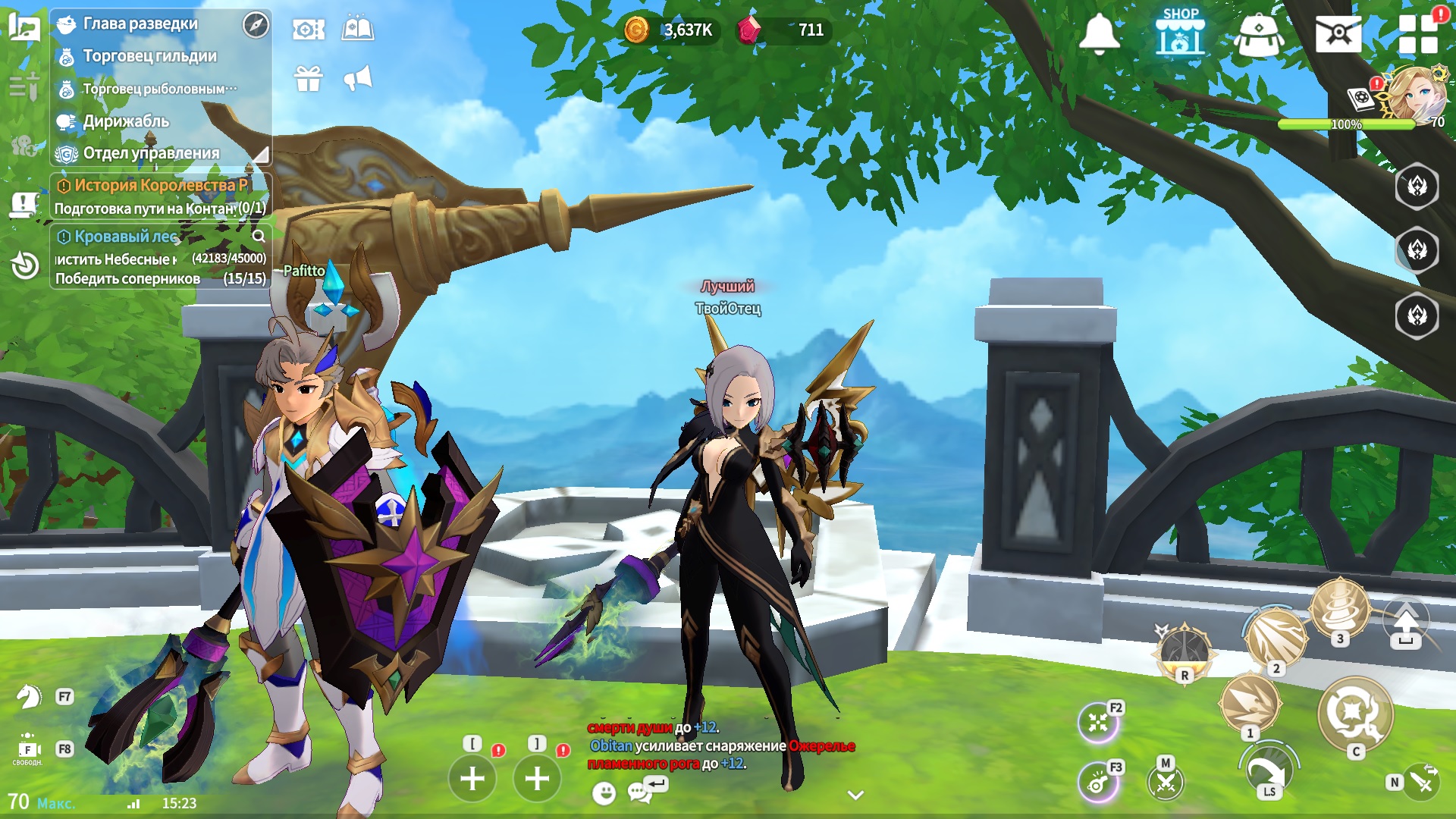Open the emoji smiley menu
This screenshot has height=819, width=1456.
[x=604, y=793]
